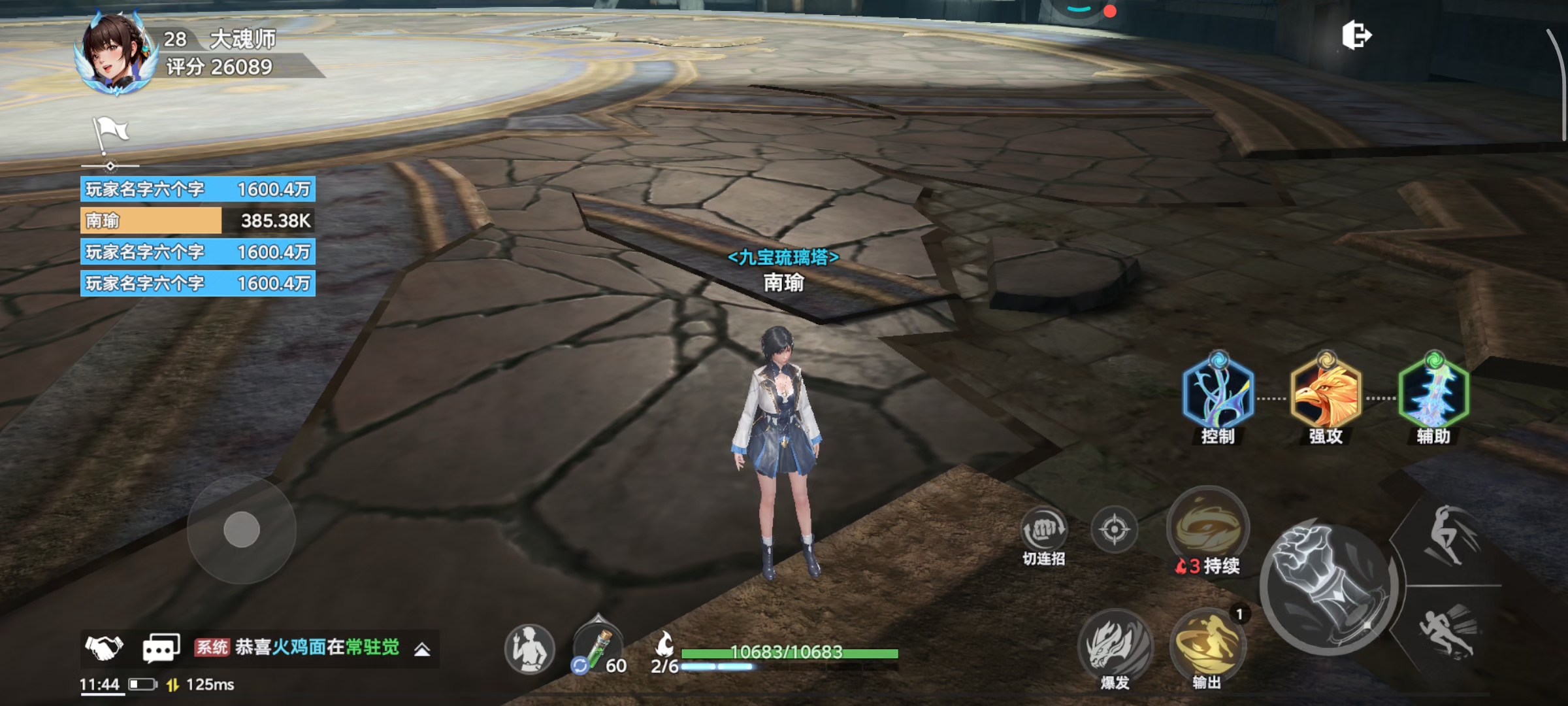
Task: Use the 持续 sustained skill
Action: 1208,527
